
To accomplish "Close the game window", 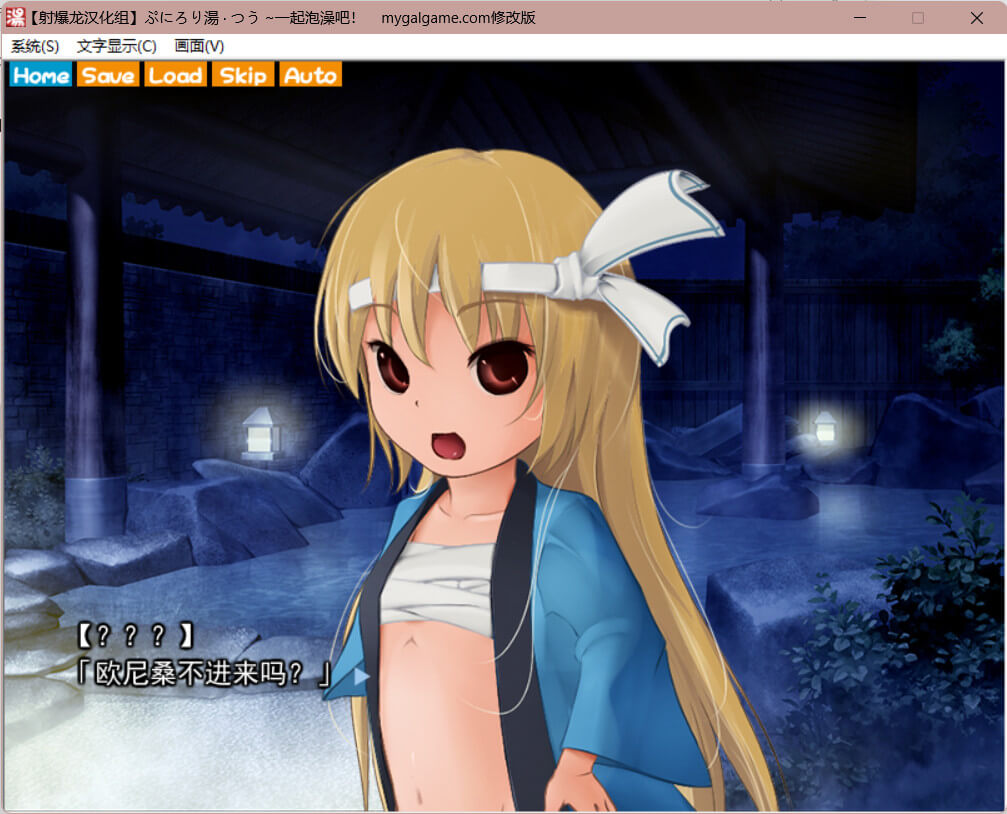I will (x=976, y=18).
